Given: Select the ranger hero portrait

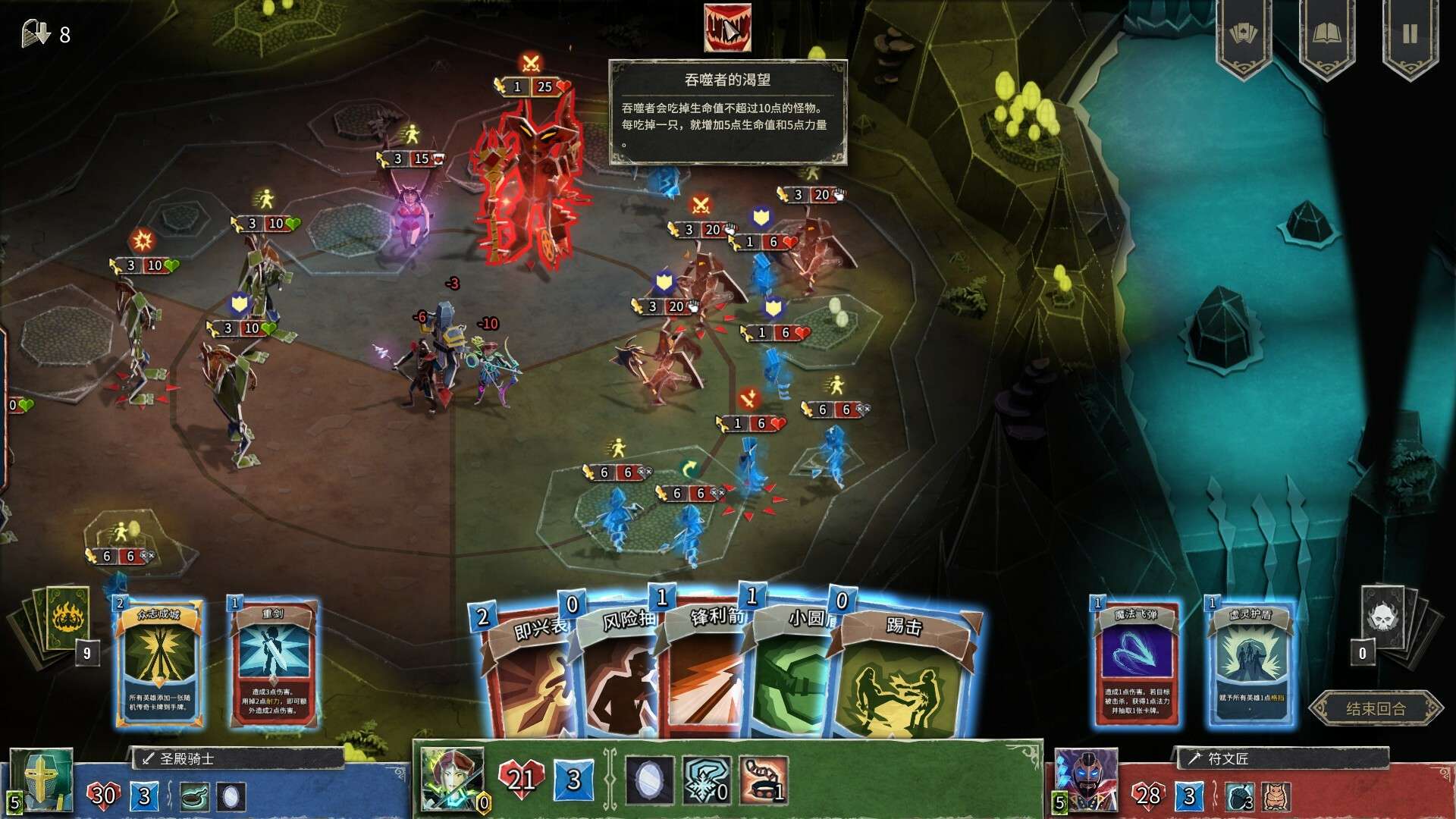Looking at the screenshot, I should tap(452, 780).
